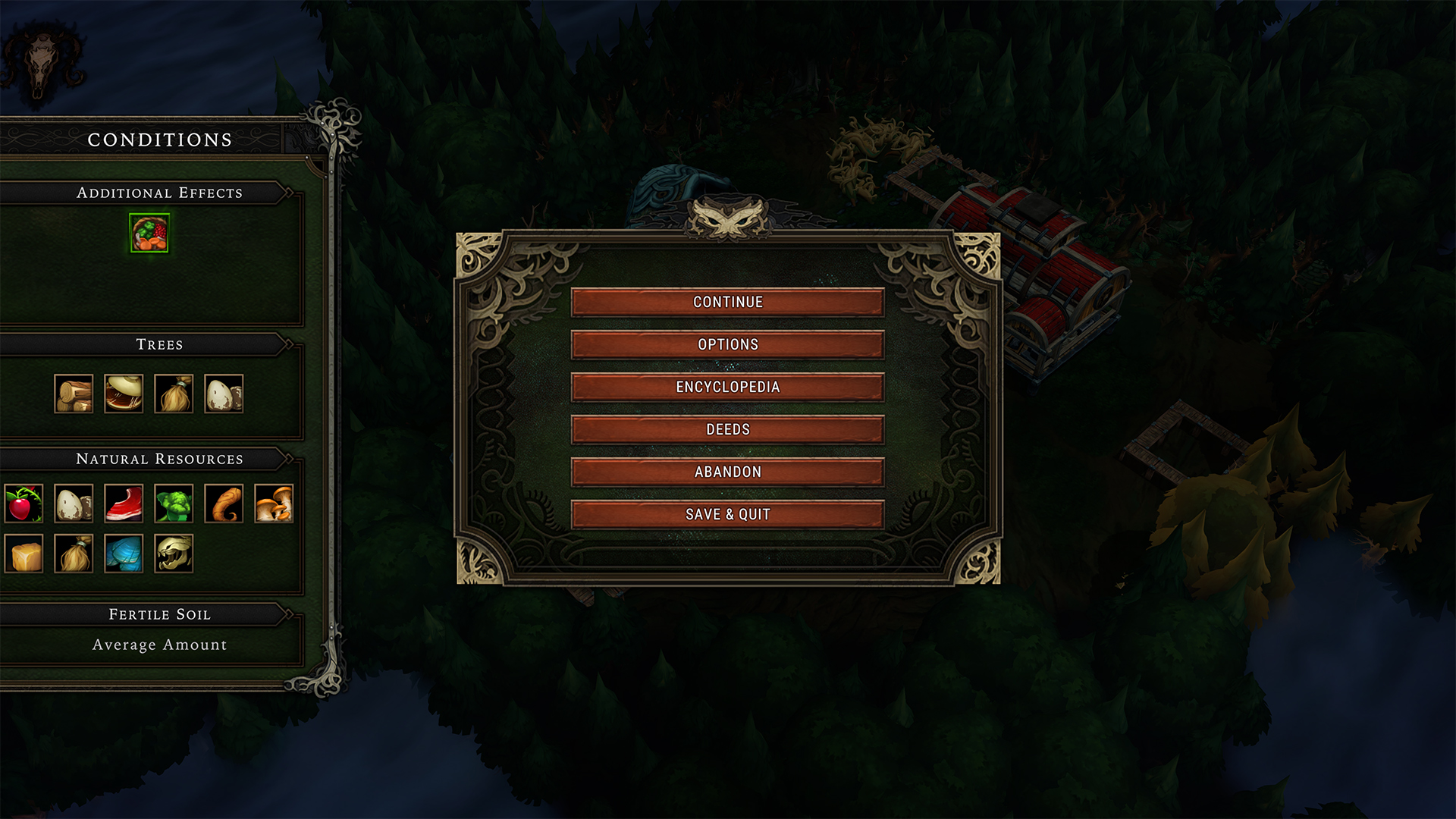
Task: Click the fossil skull natural resource icon
Action: point(174,554)
